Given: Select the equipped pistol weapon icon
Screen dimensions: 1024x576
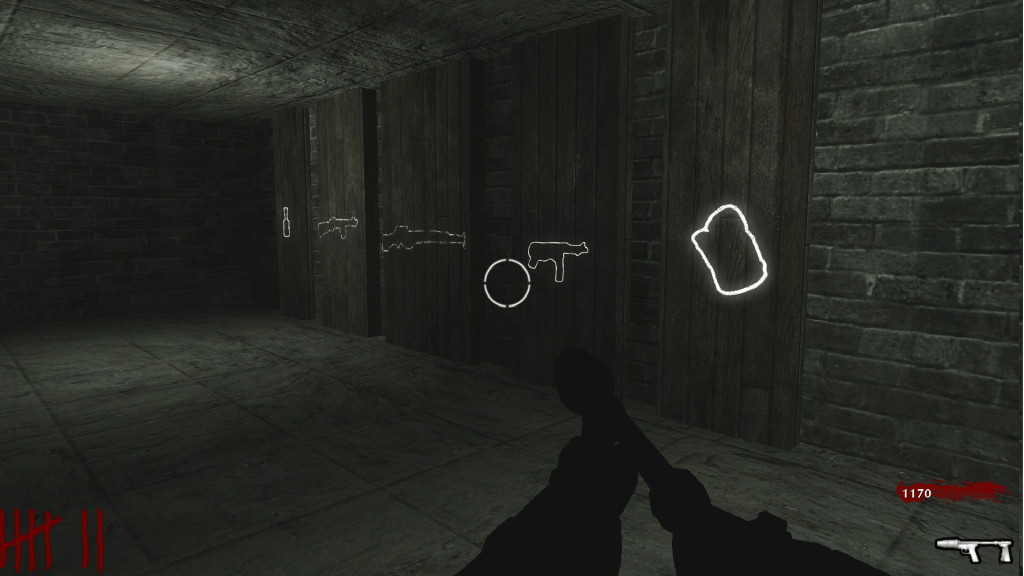Looking at the screenshot, I should point(973,548).
